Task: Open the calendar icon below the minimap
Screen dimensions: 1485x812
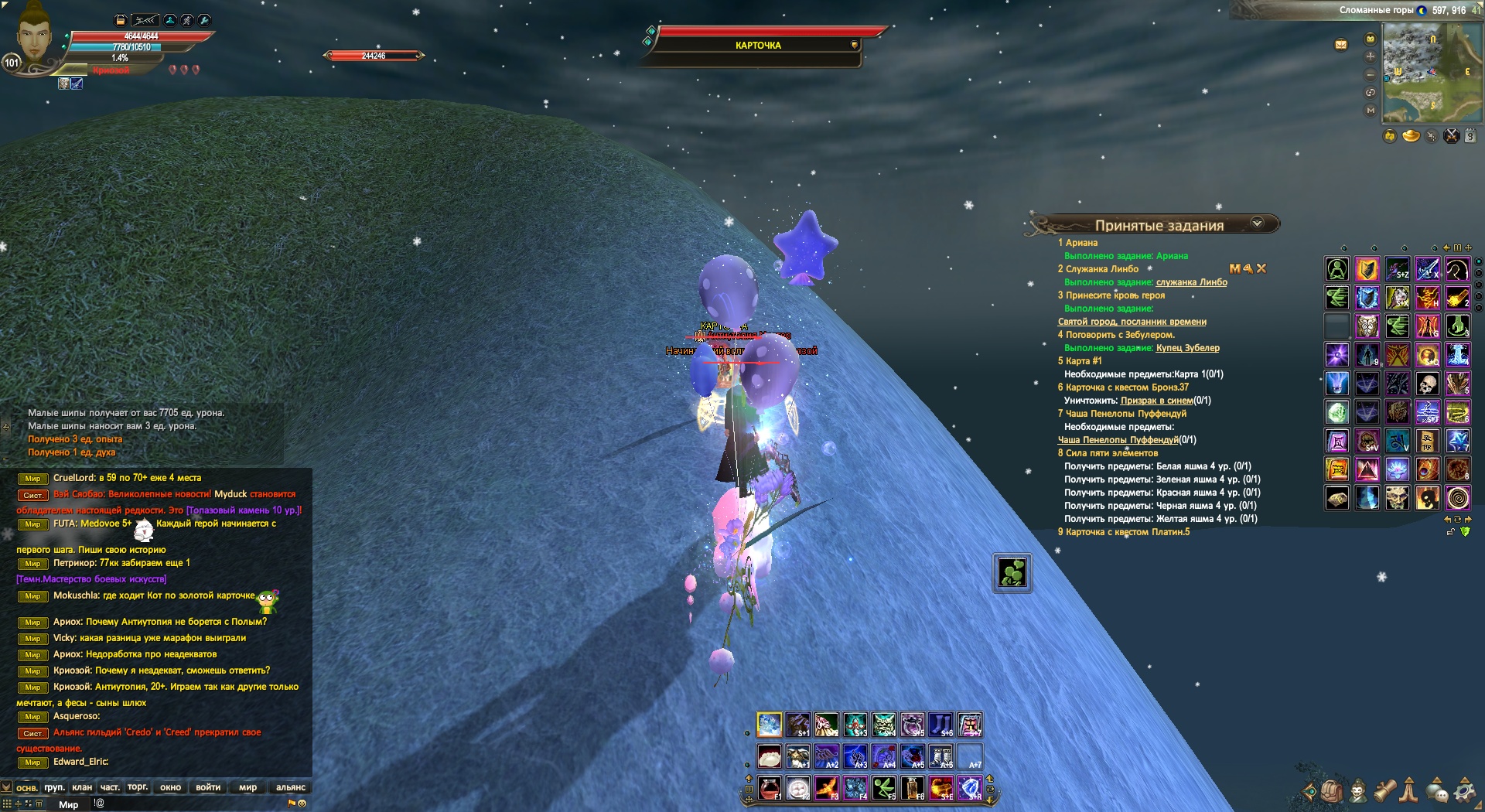Action: (1470, 136)
